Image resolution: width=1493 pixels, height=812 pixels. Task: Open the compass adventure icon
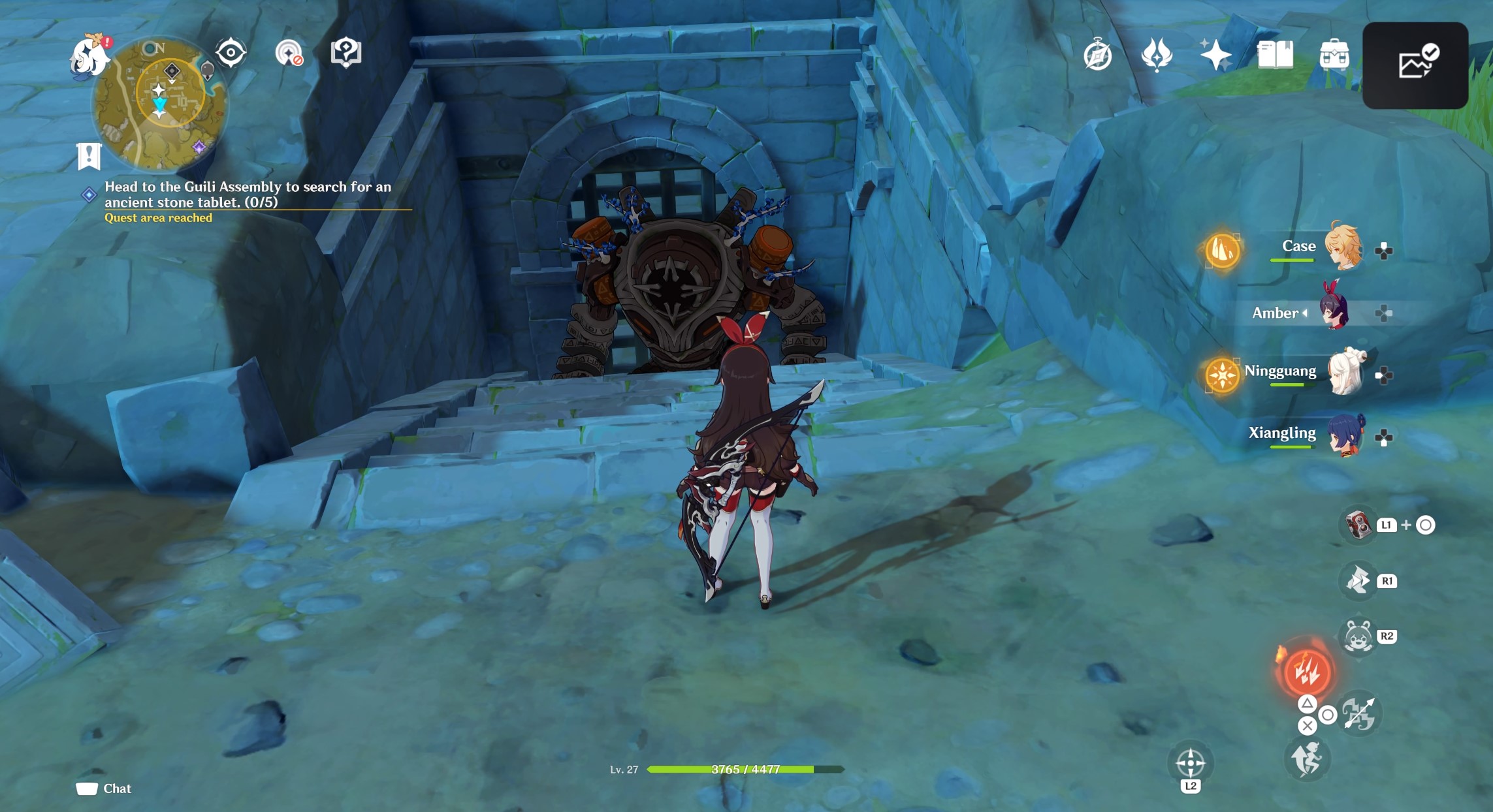tap(1097, 55)
